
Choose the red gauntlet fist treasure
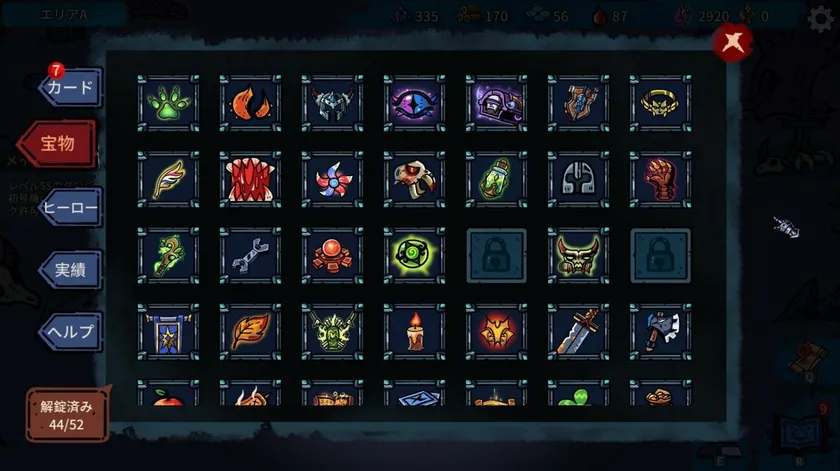tap(660, 180)
